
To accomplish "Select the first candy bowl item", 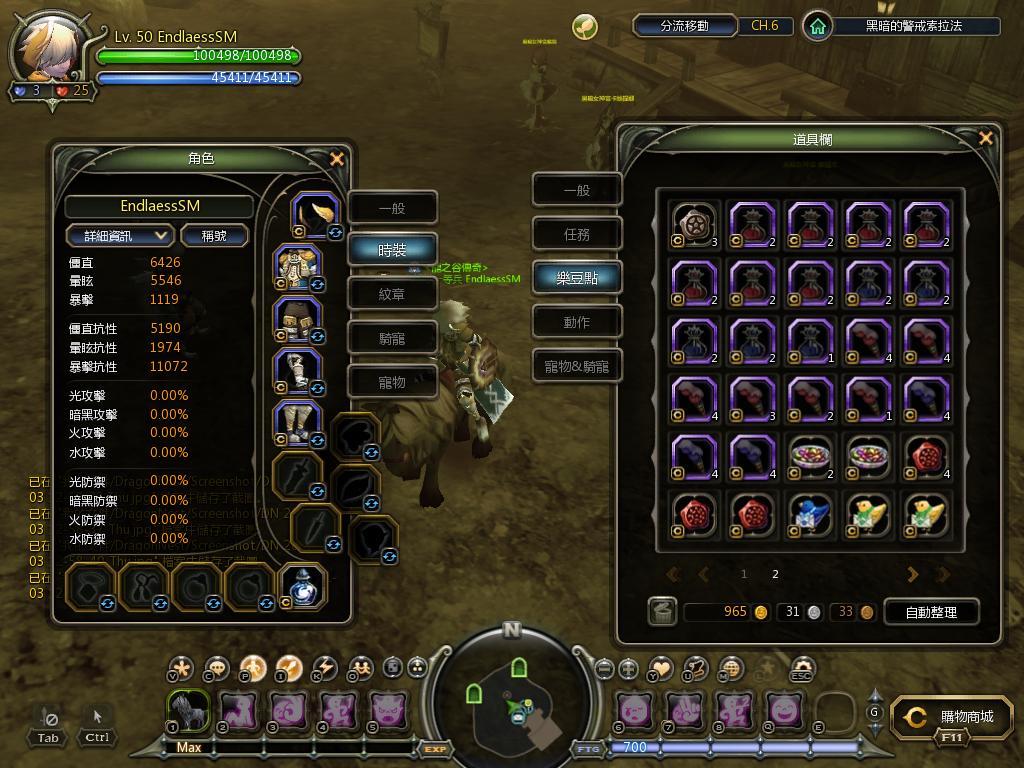I will 811,456.
